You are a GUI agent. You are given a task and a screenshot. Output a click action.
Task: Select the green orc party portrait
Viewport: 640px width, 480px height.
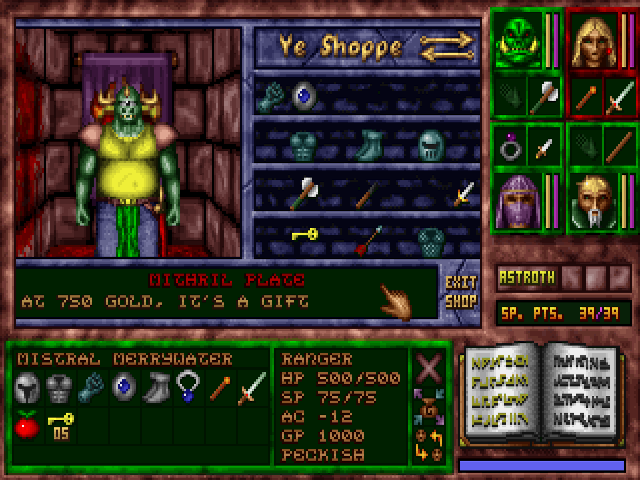517,42
